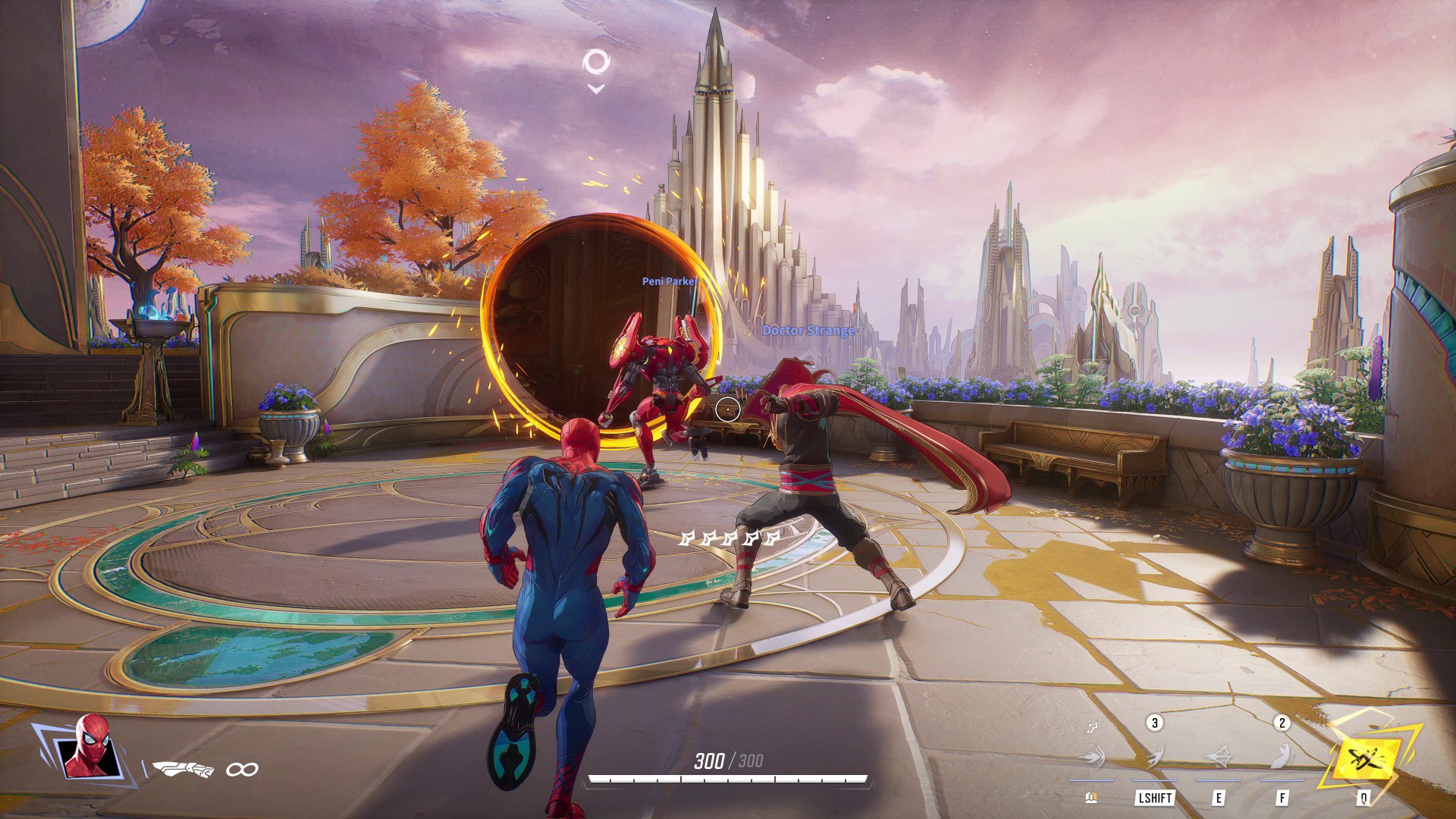This screenshot has width=1456, height=819.
Task: Activate the uppercut ability above F
Action: 1282,756
